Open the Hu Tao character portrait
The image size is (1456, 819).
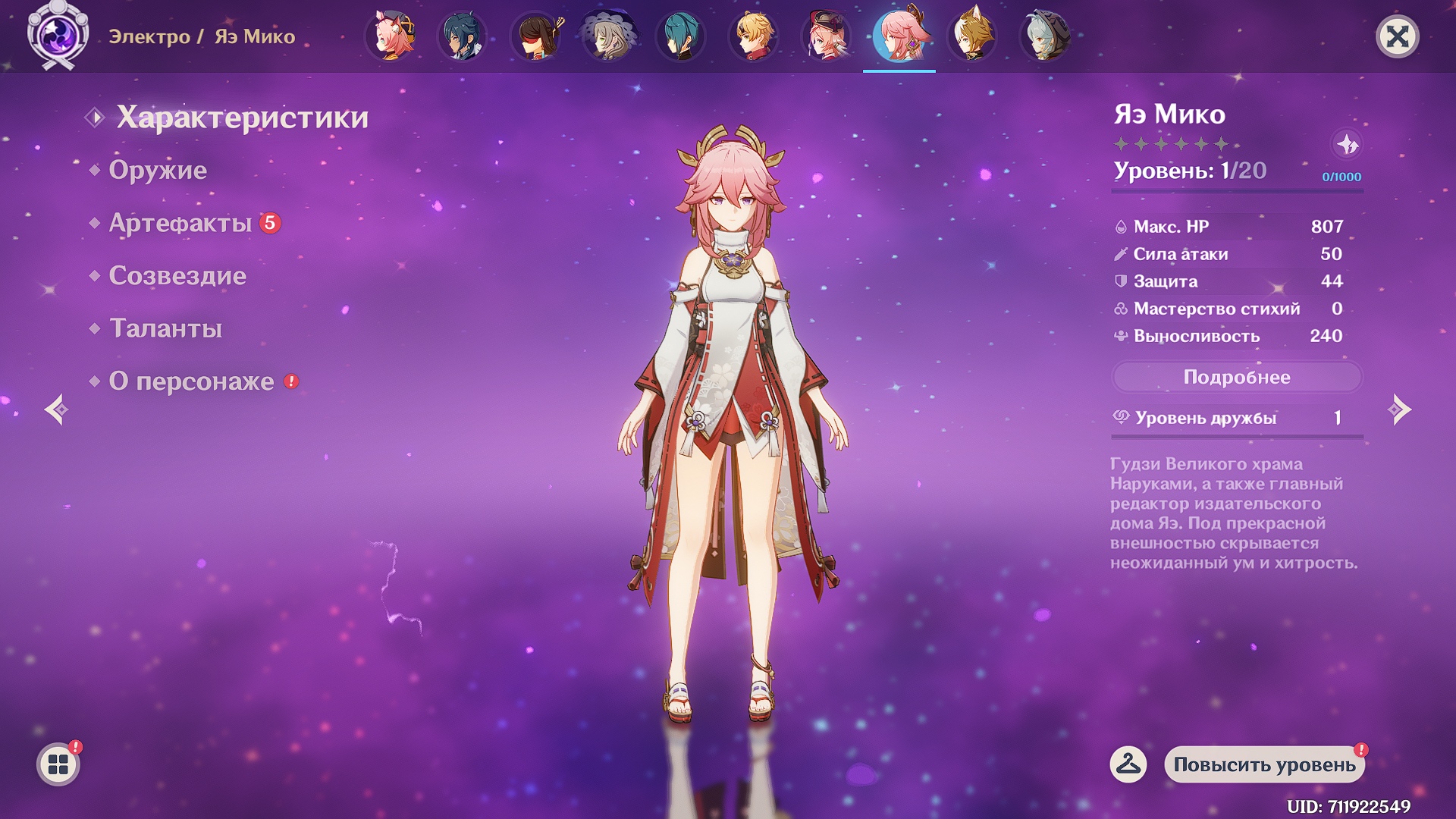coord(536,34)
